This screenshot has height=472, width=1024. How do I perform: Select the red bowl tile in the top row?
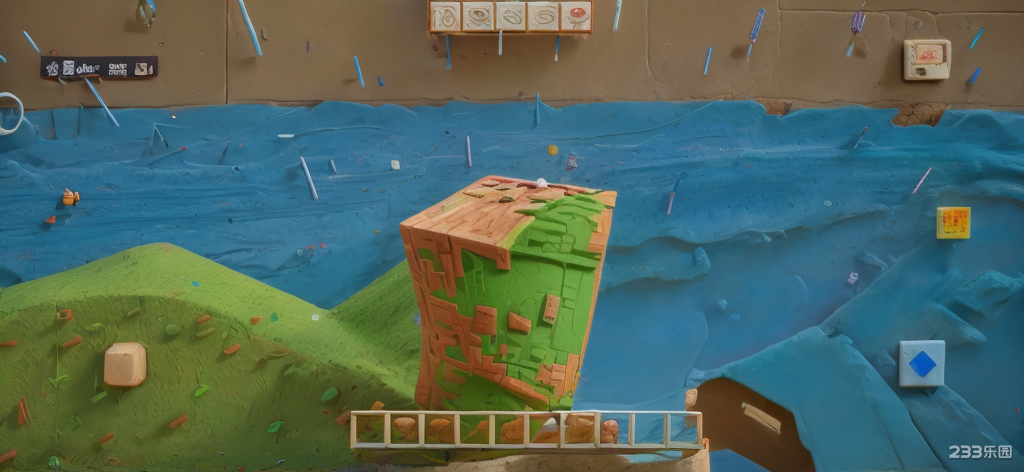(576, 16)
